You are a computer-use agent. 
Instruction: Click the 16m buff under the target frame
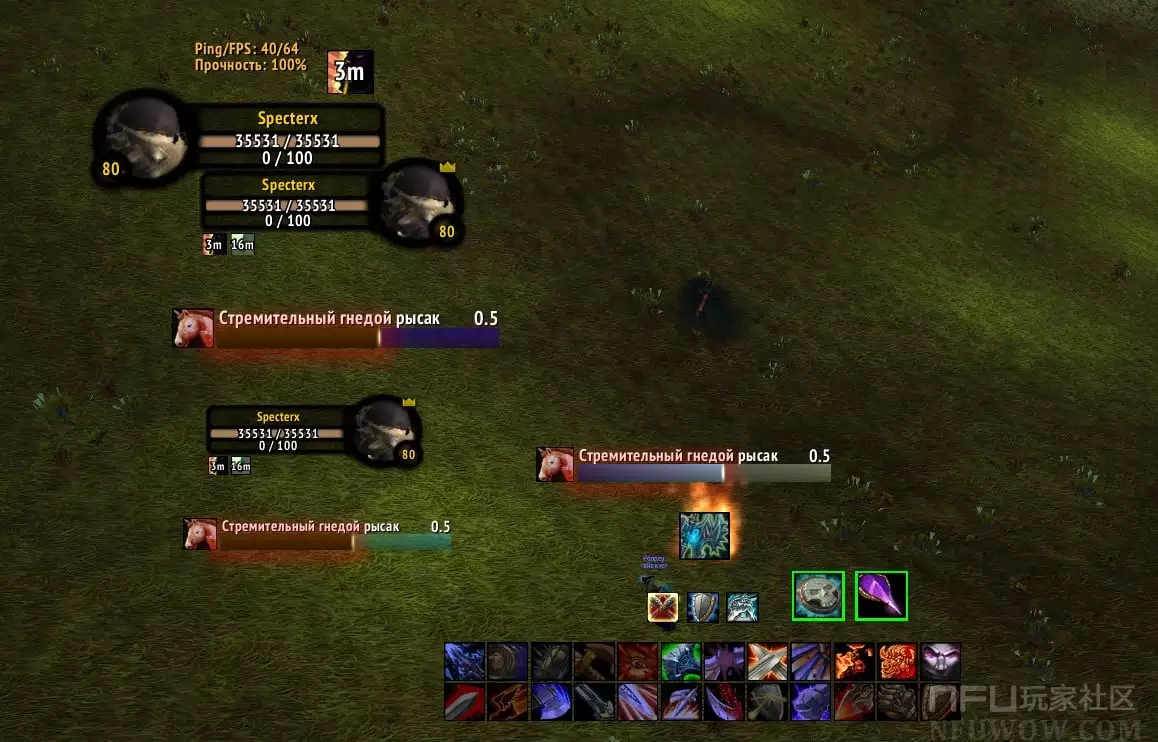click(243, 244)
